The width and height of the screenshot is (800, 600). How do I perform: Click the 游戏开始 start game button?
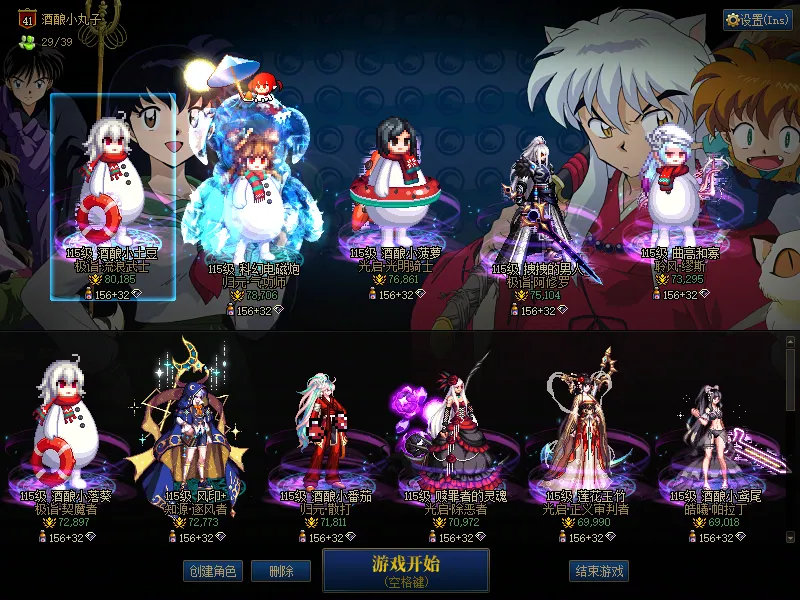405,569
